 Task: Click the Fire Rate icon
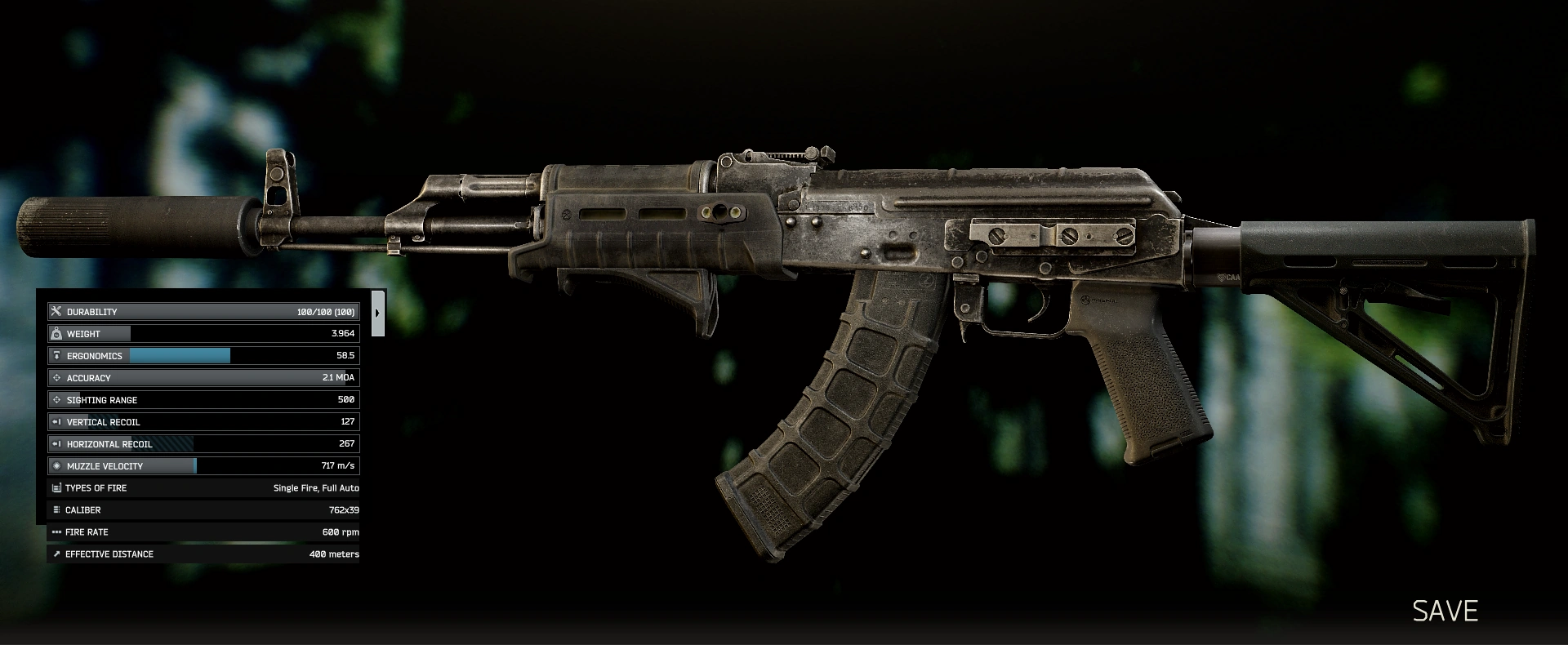[x=56, y=532]
